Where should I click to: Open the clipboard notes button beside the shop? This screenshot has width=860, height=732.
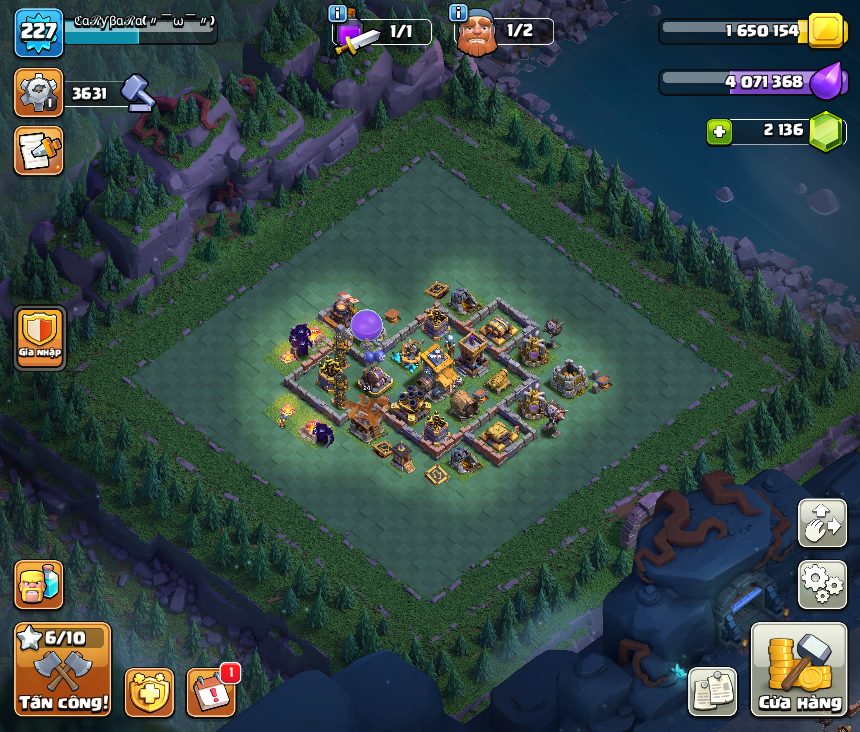click(713, 691)
